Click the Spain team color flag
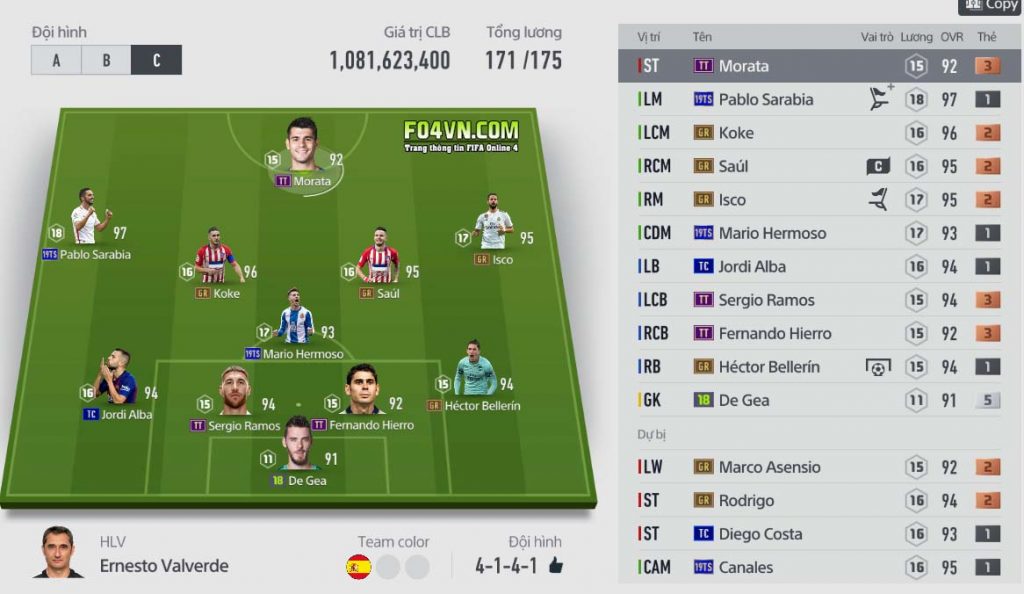 tap(358, 567)
